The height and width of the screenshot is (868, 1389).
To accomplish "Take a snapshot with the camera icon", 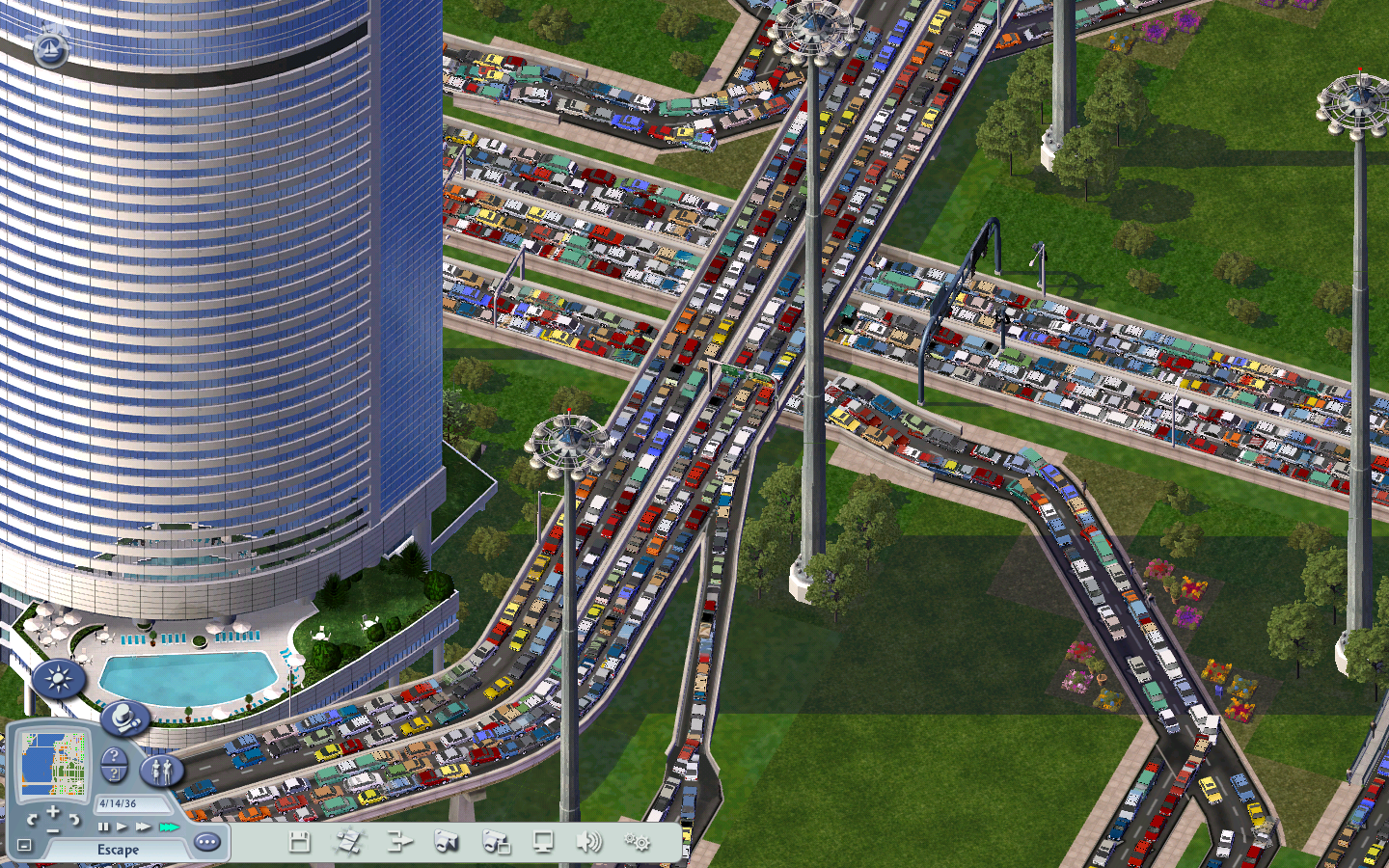I will (x=446, y=842).
